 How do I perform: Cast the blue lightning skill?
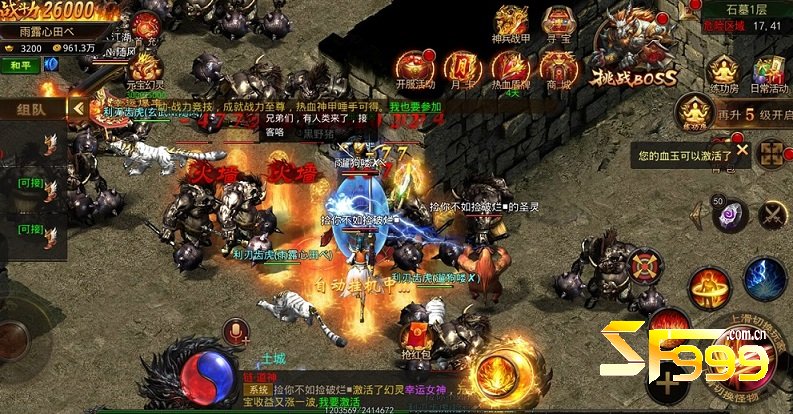pyautogui.click(x=763, y=277)
